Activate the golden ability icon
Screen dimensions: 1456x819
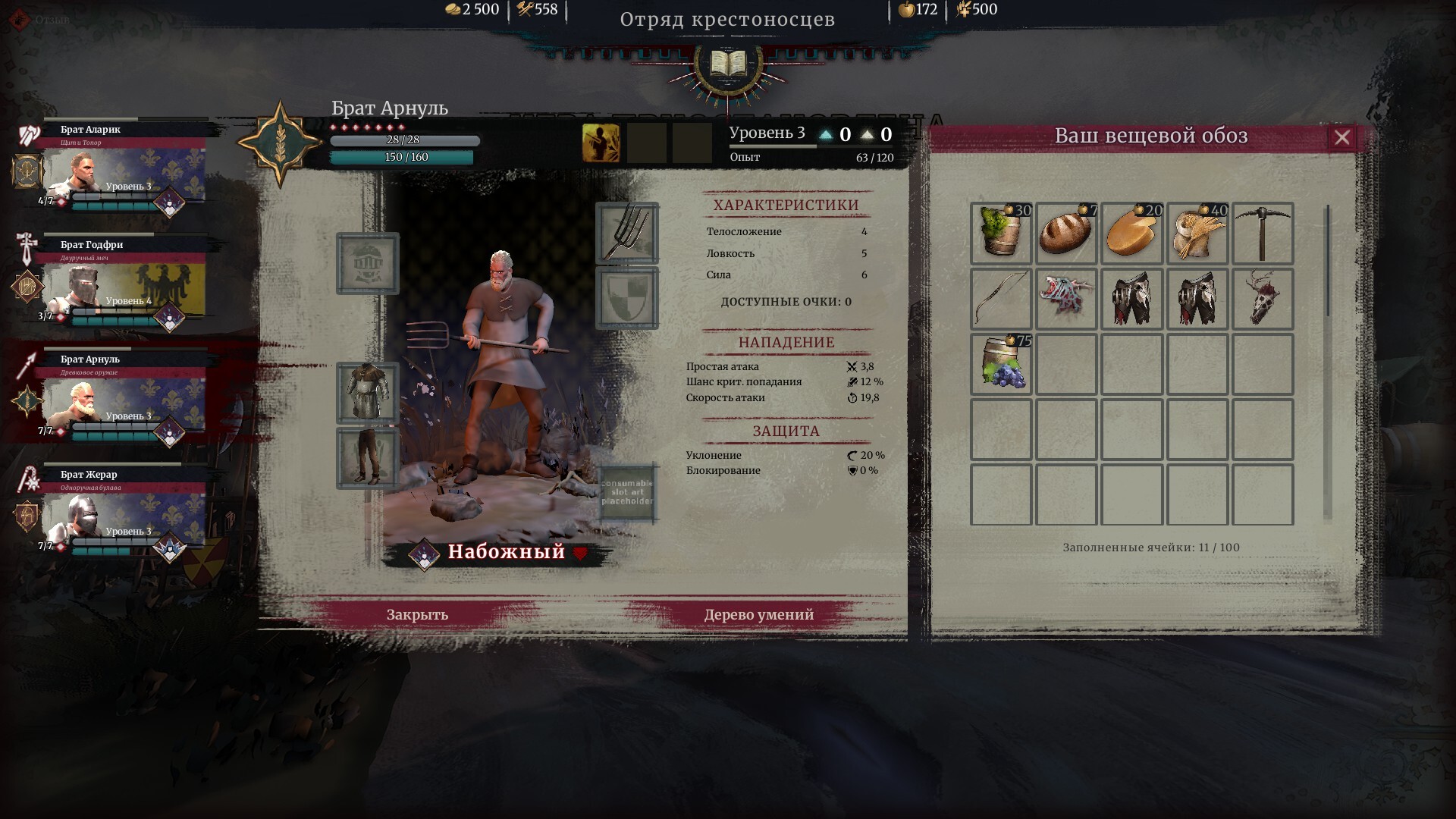tap(601, 143)
